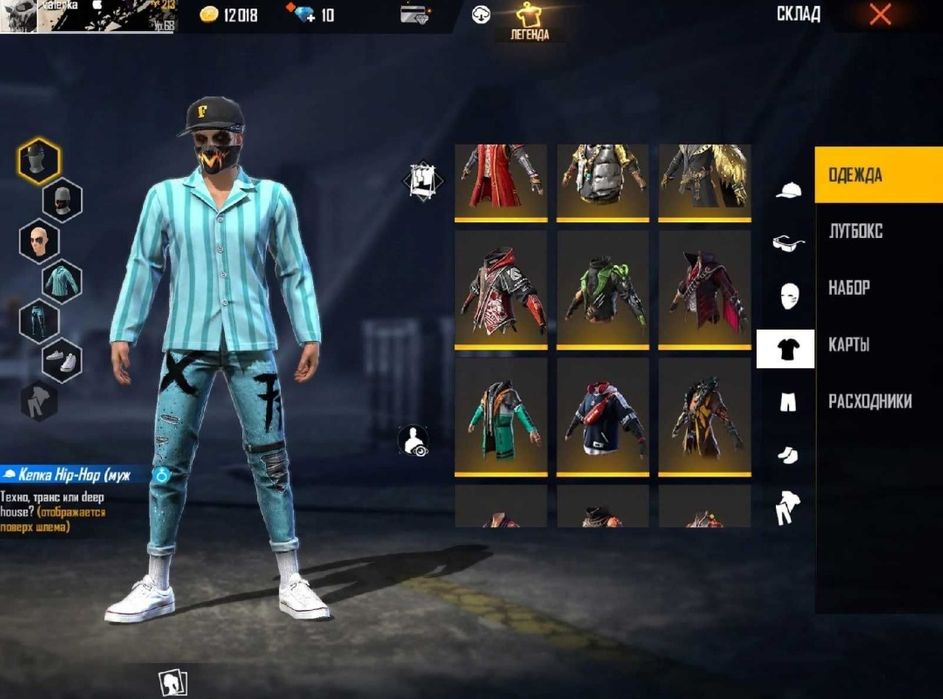
Task: Select the glasses category icon
Action: coord(789,242)
